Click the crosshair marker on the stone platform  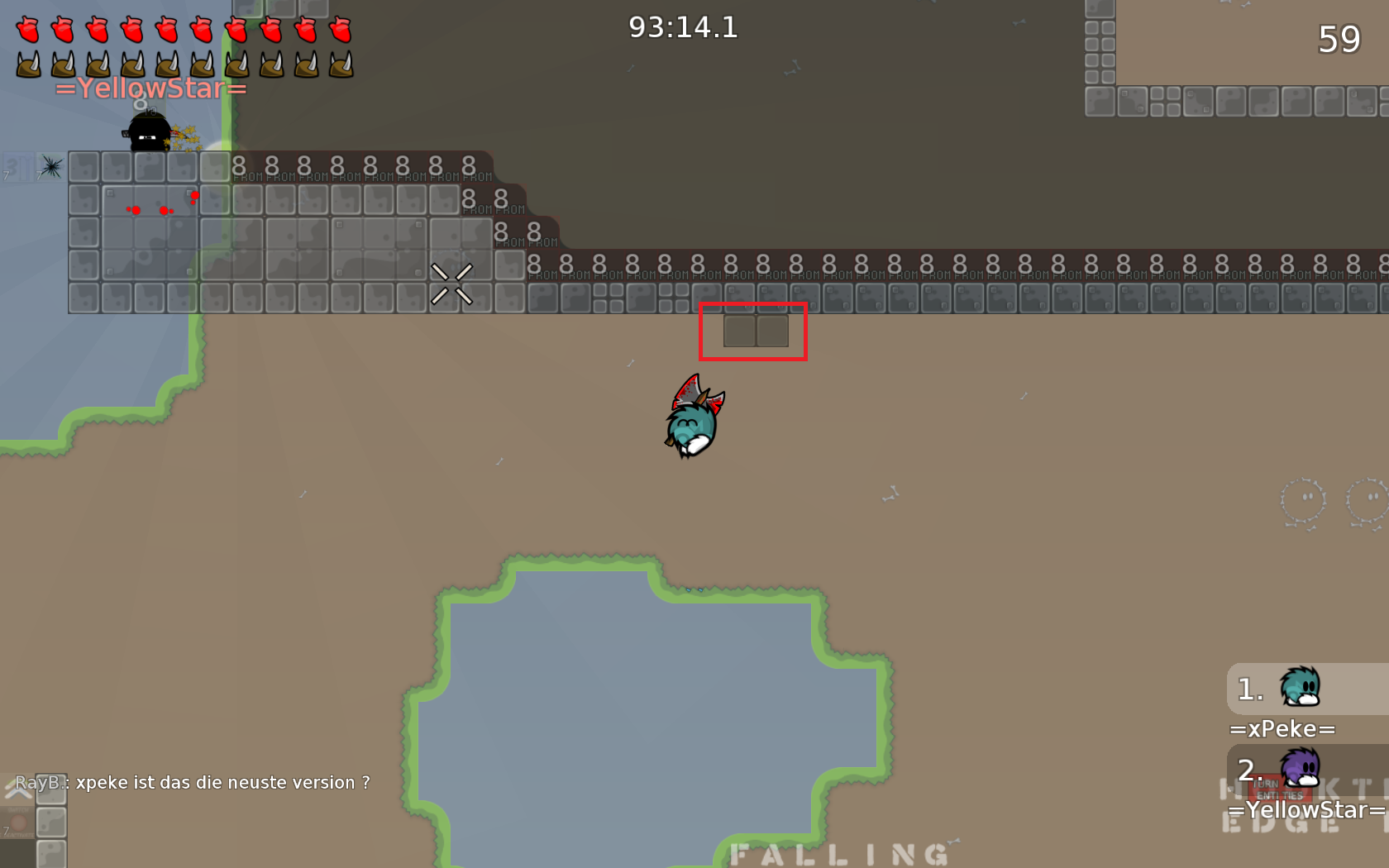point(453,282)
